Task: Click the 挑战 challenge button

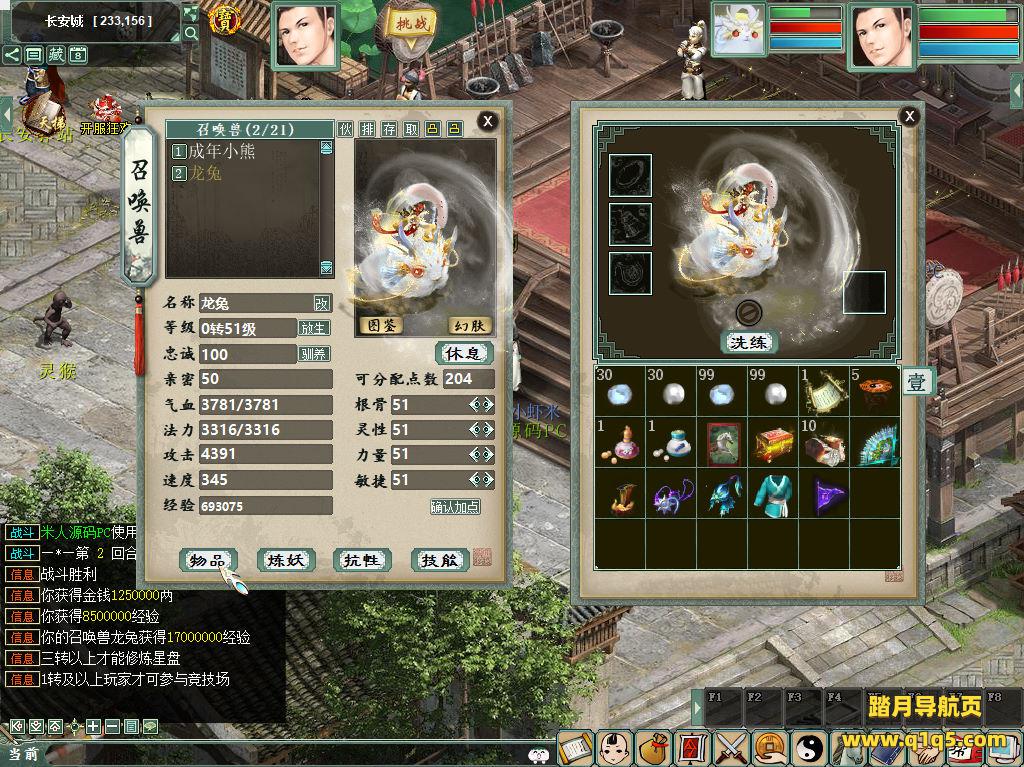Action: [411, 24]
